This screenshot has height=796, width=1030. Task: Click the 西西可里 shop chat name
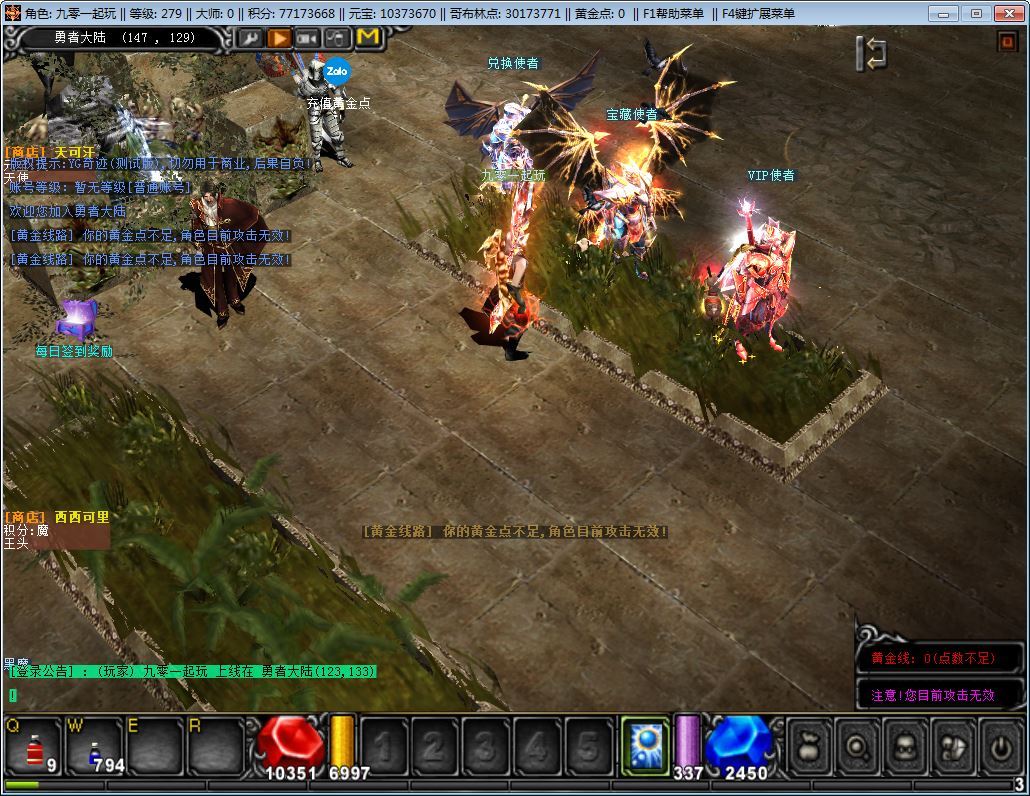82,517
